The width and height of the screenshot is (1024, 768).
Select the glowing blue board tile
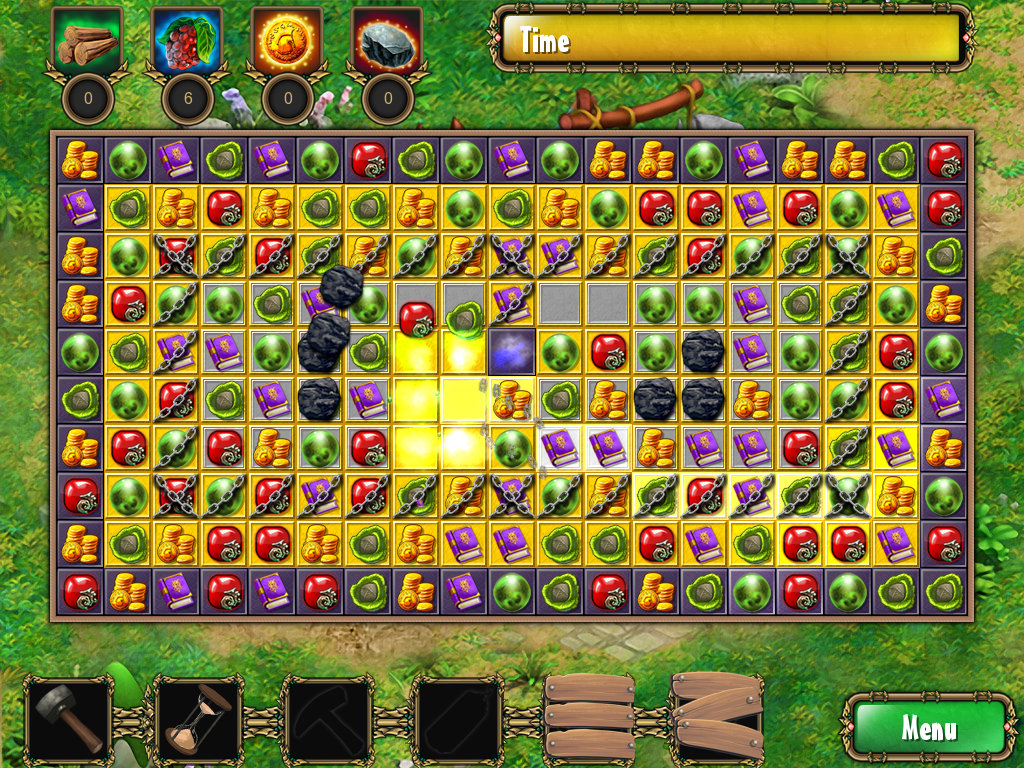[x=512, y=352]
